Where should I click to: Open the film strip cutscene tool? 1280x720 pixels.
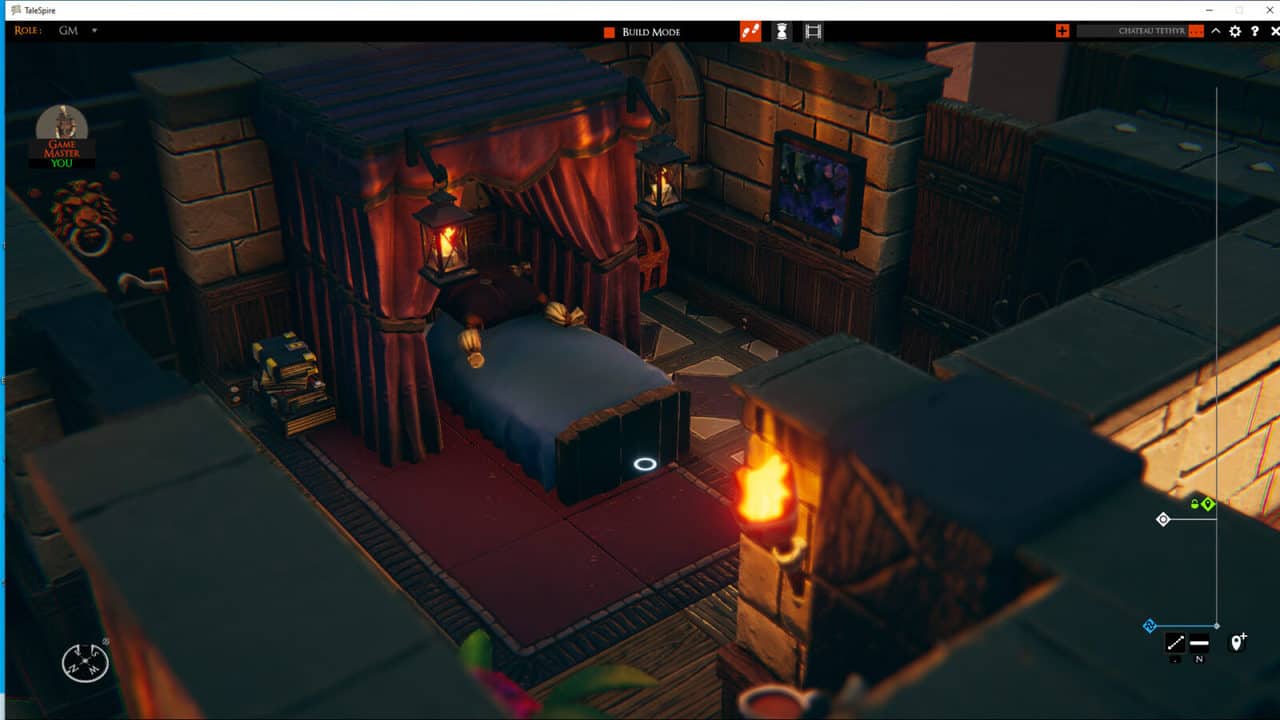tap(812, 31)
